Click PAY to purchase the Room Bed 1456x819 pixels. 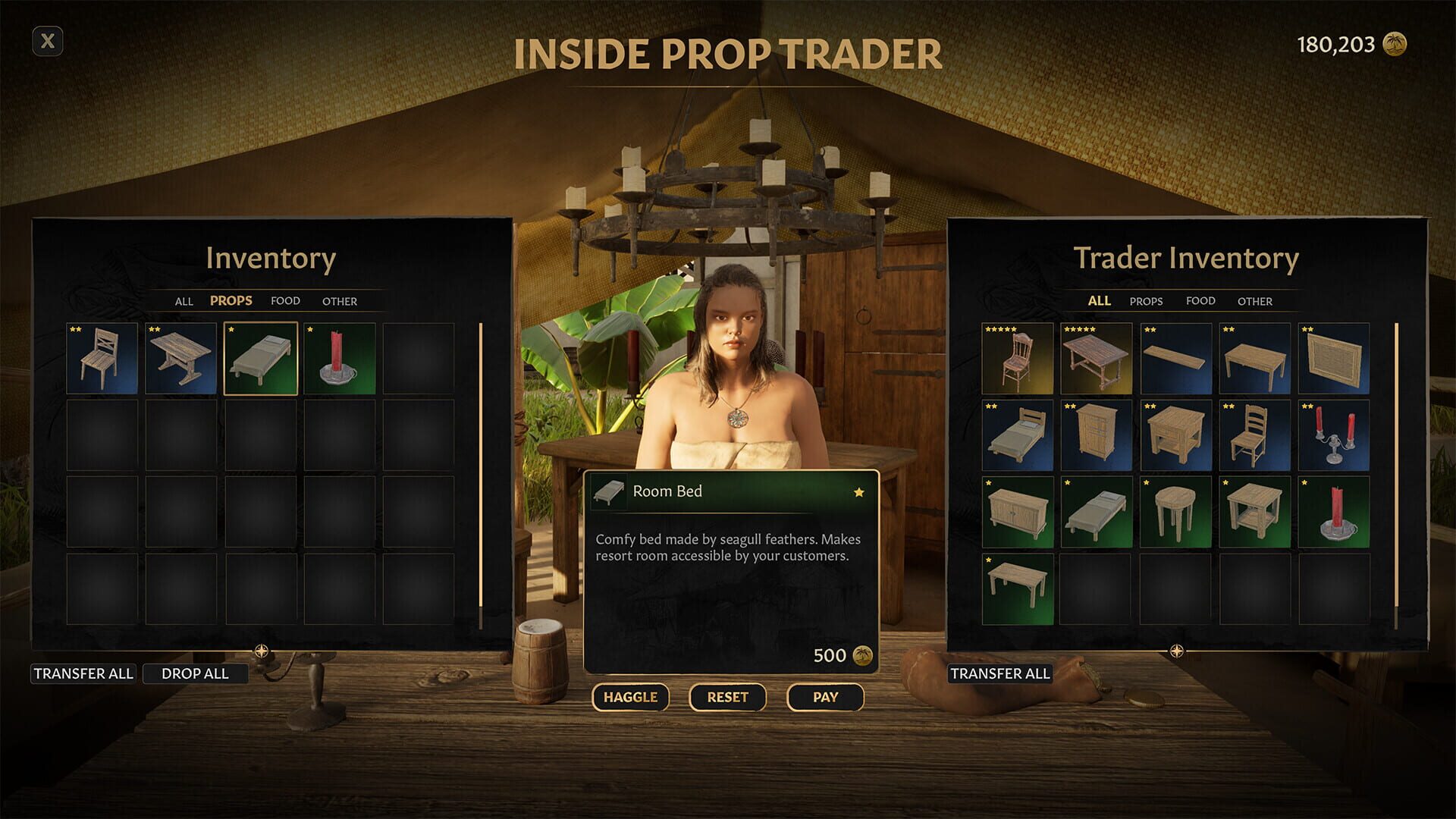(825, 697)
